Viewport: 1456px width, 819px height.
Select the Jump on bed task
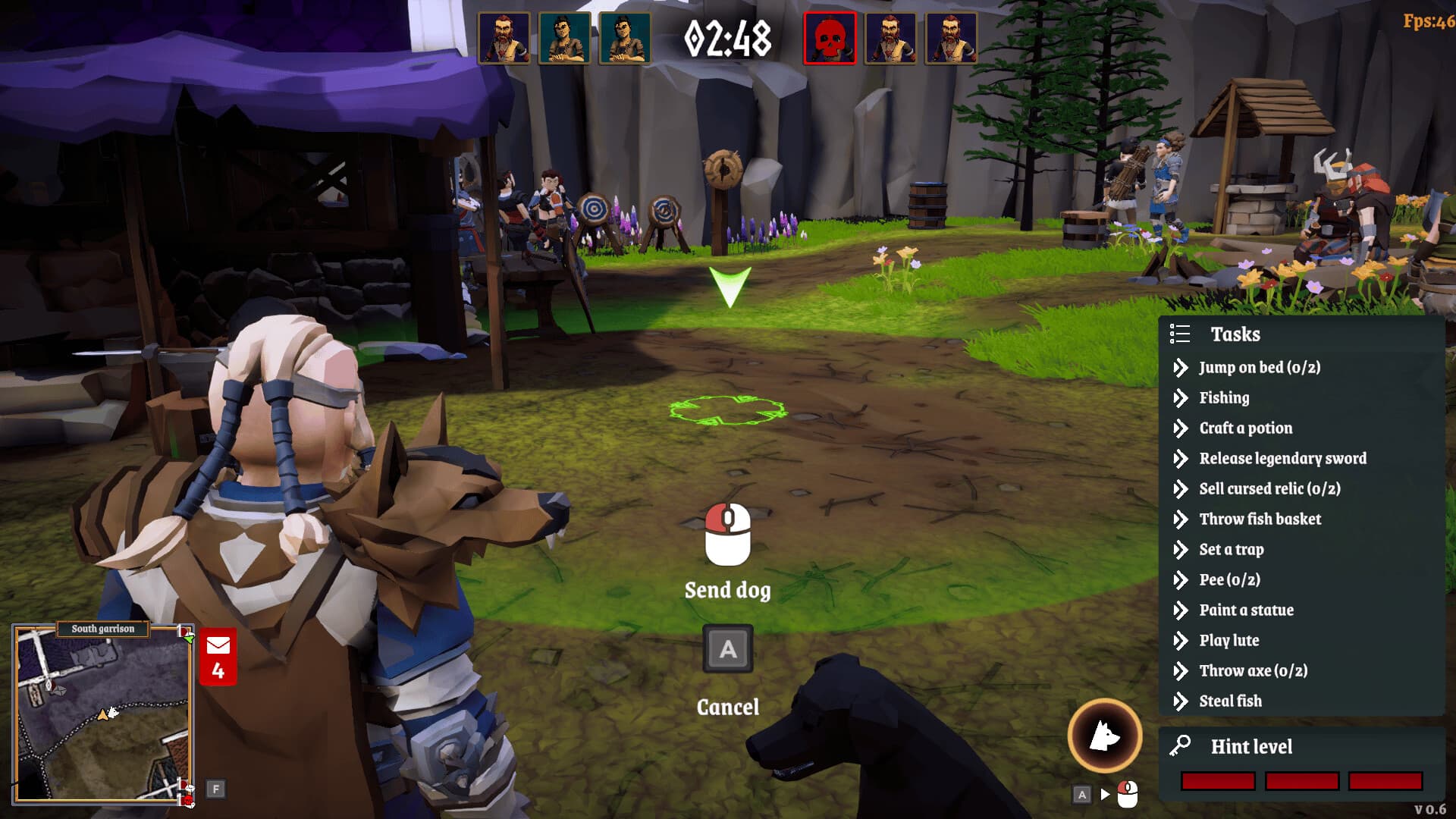click(1259, 368)
